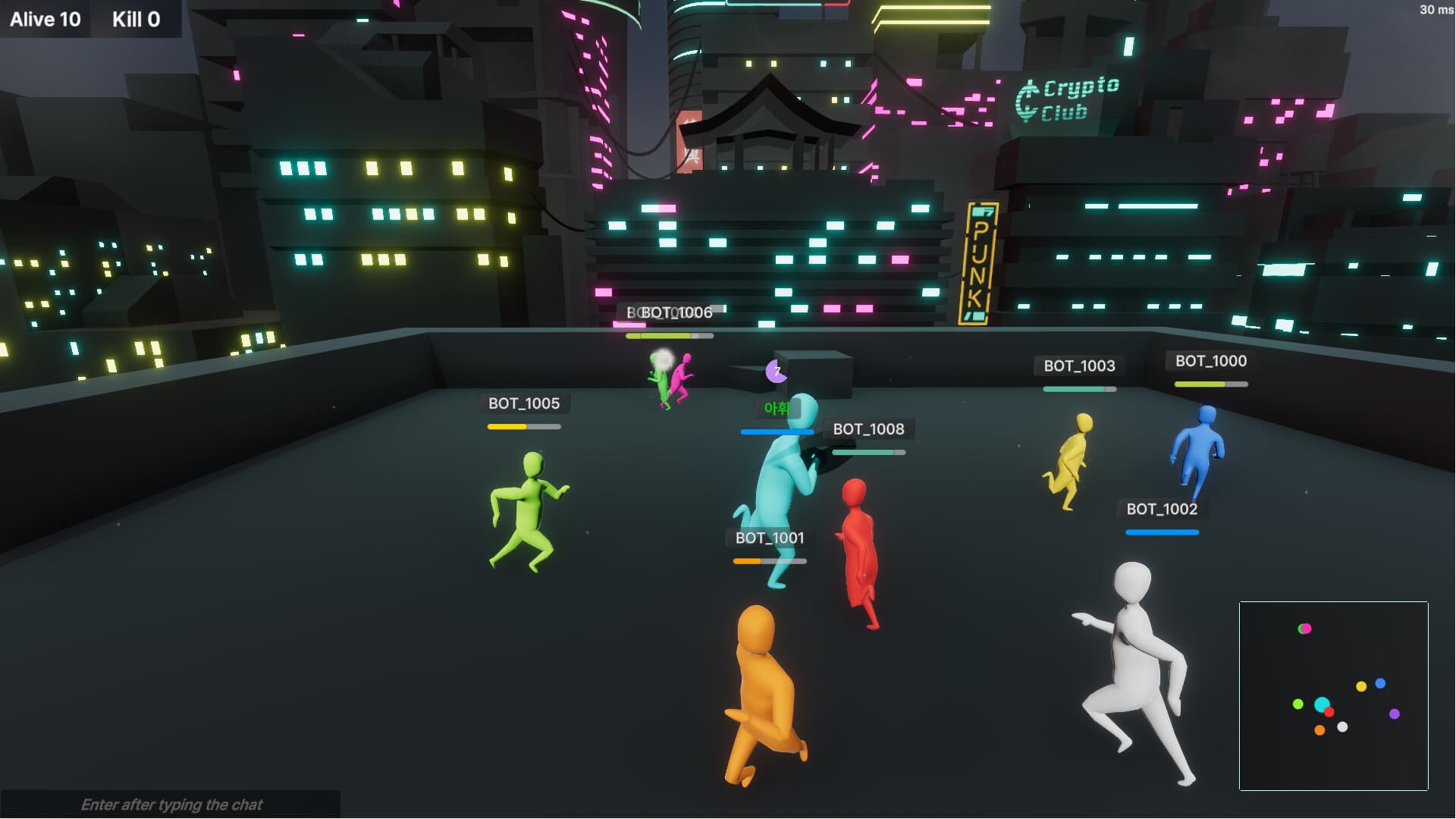Click the BOT_1000 name tag
This screenshot has width=1456, height=819.
(1211, 361)
